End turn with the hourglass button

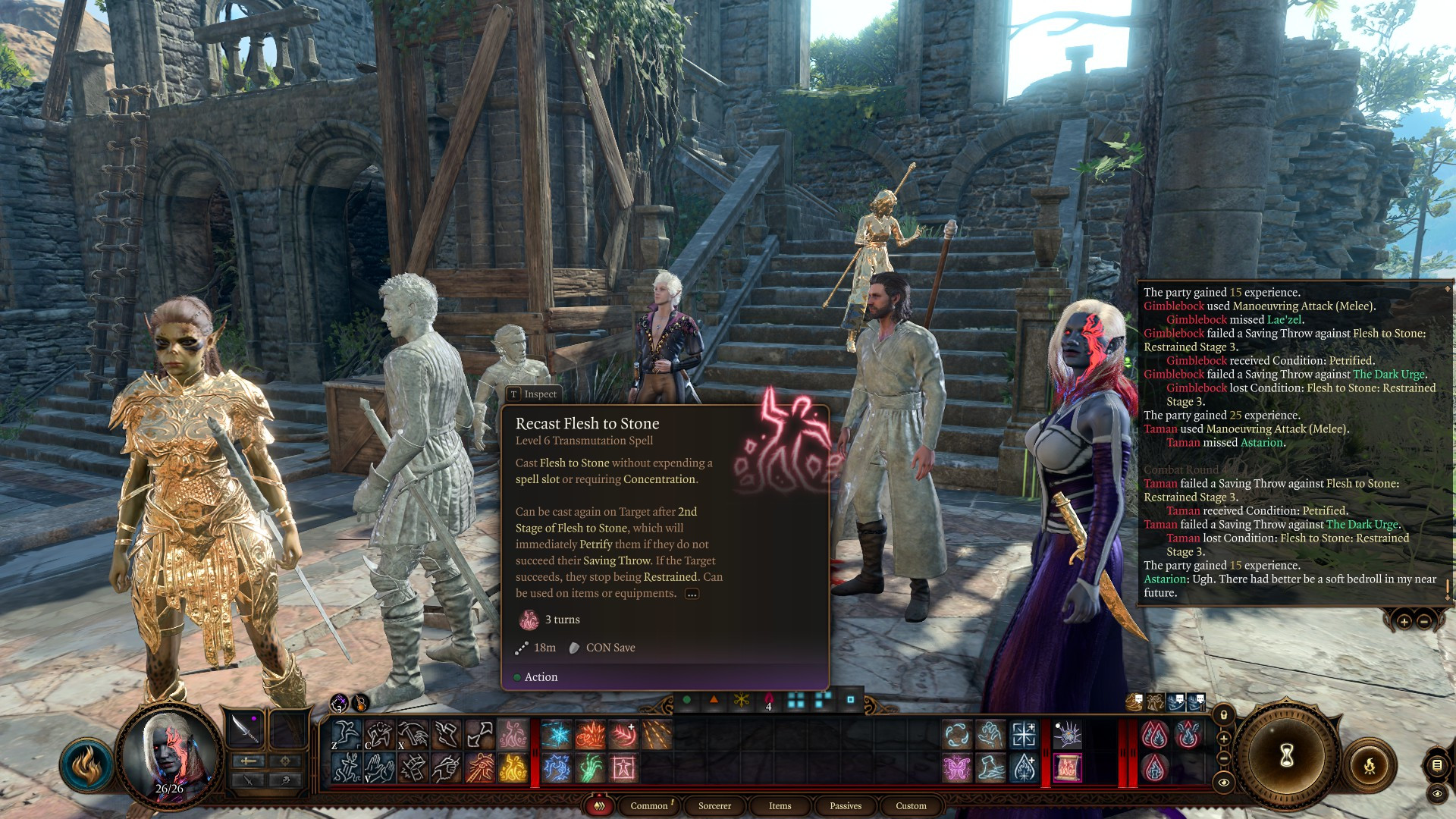[x=1287, y=755]
